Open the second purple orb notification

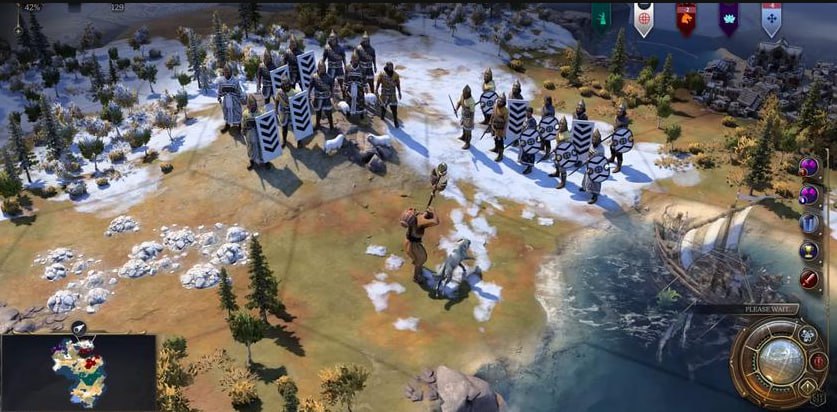(x=809, y=194)
